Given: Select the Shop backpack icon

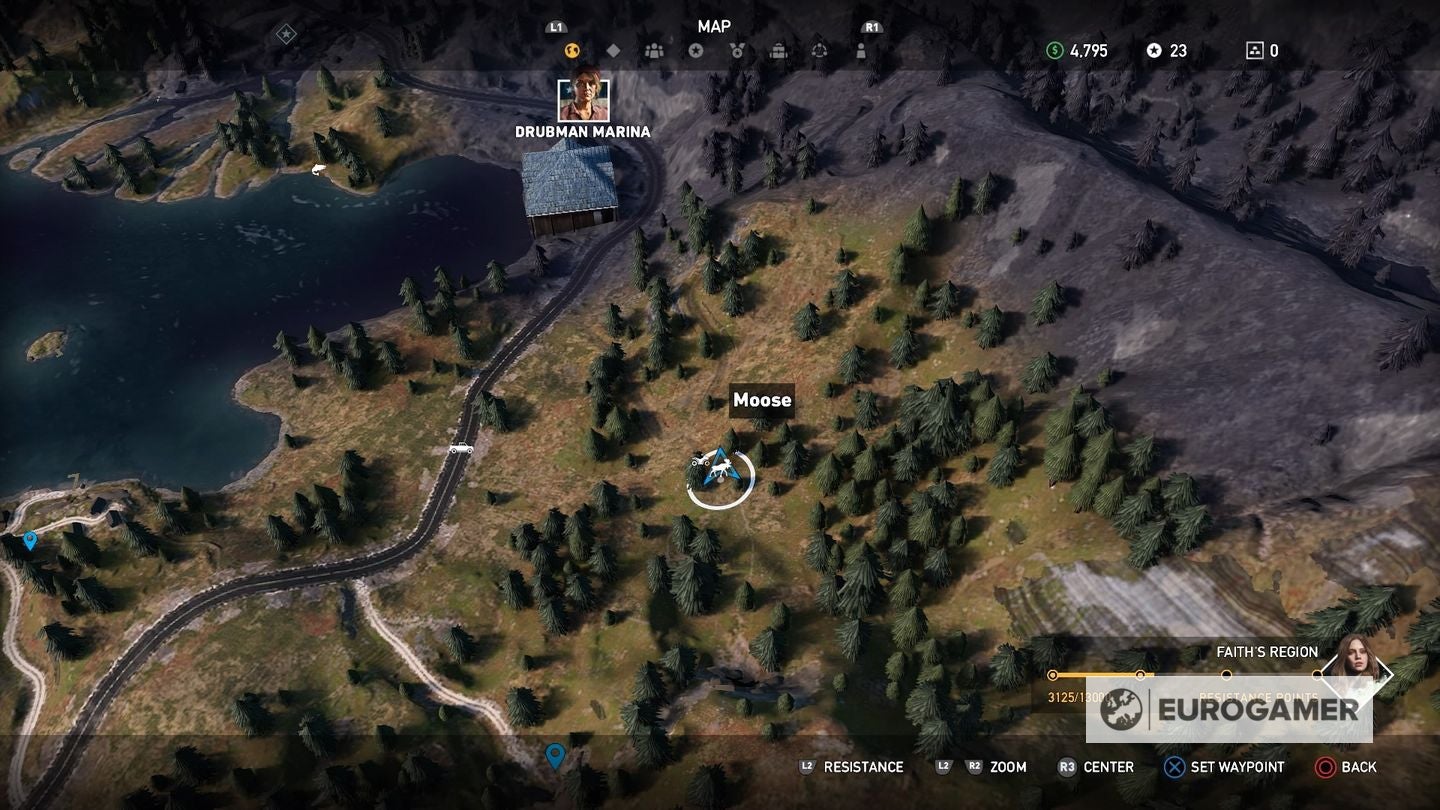Looking at the screenshot, I should tap(778, 50).
